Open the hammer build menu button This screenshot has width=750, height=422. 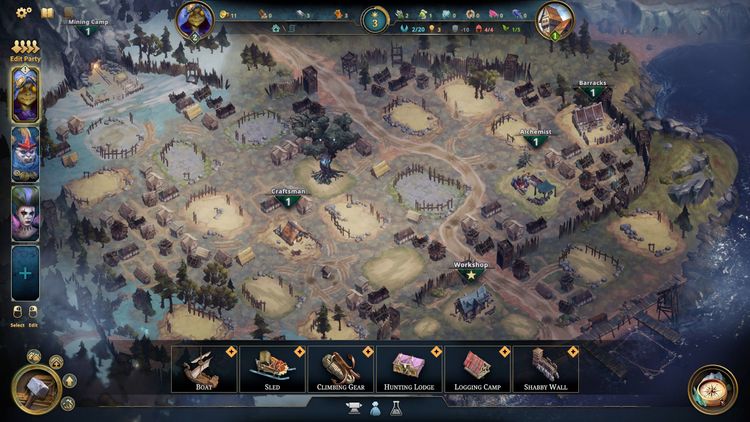(x=34, y=388)
